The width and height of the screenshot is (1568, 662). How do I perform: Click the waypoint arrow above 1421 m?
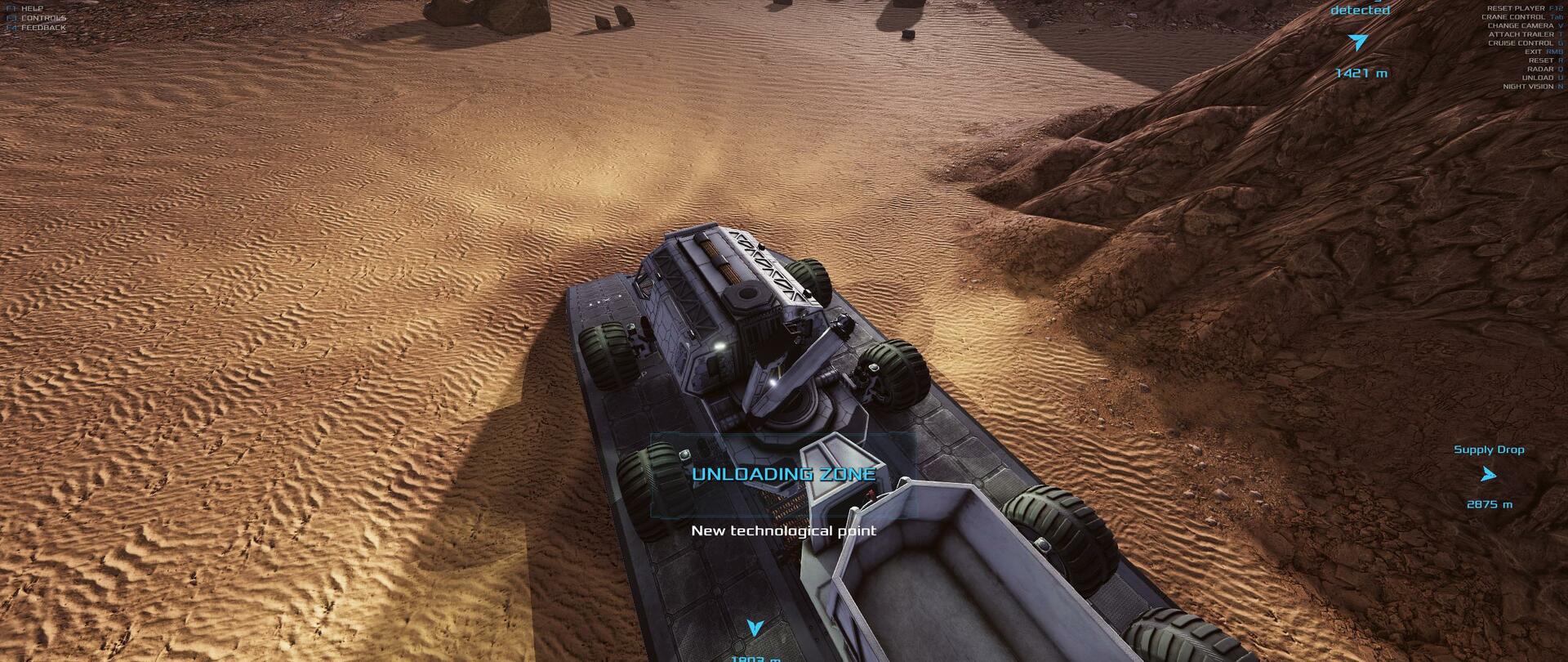tap(1357, 42)
